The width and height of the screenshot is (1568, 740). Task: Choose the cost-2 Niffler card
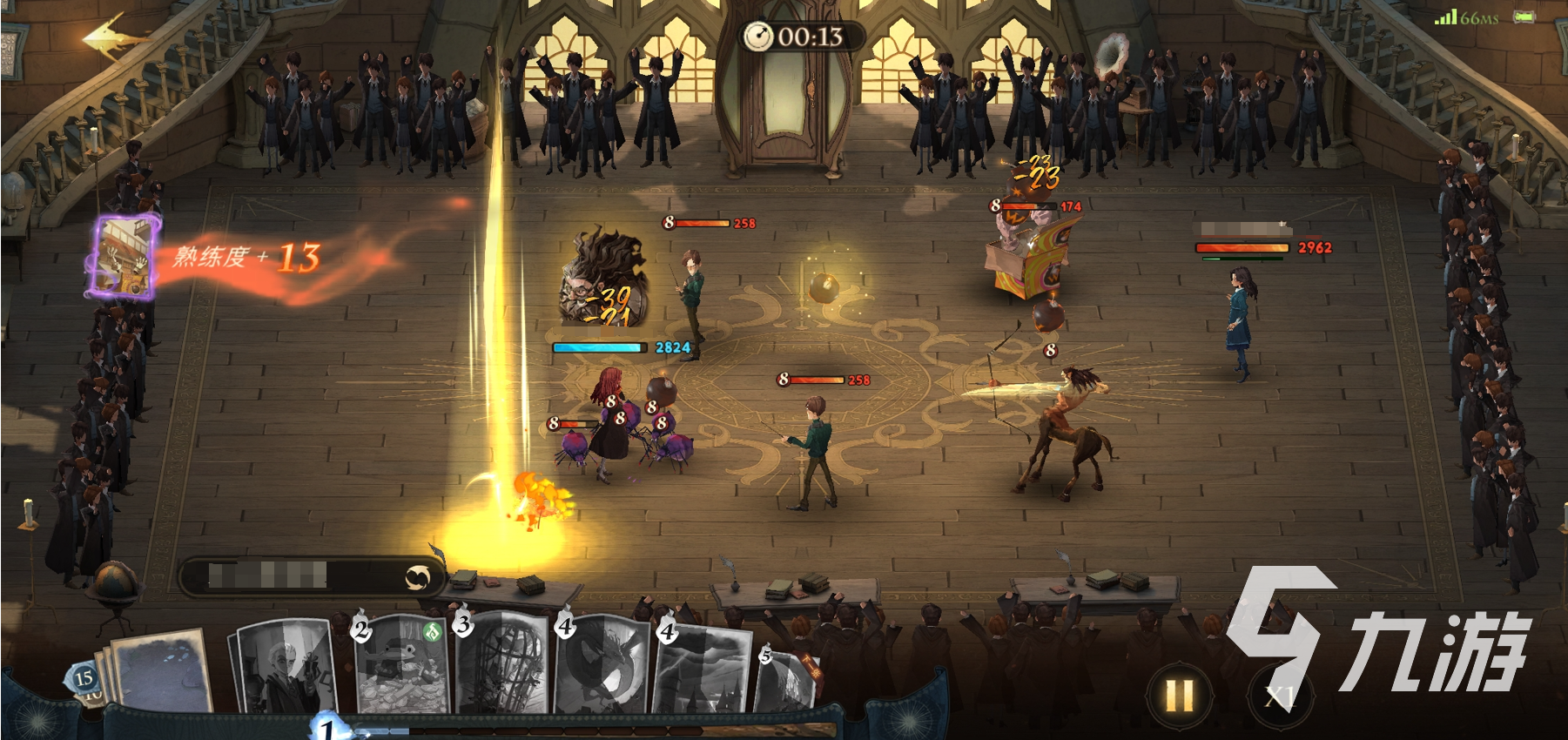click(402, 666)
